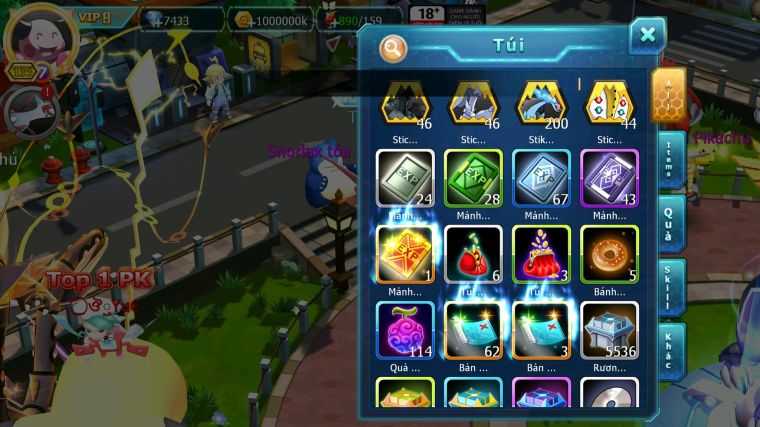Select the purple EXP shard slot

[x=609, y=178]
